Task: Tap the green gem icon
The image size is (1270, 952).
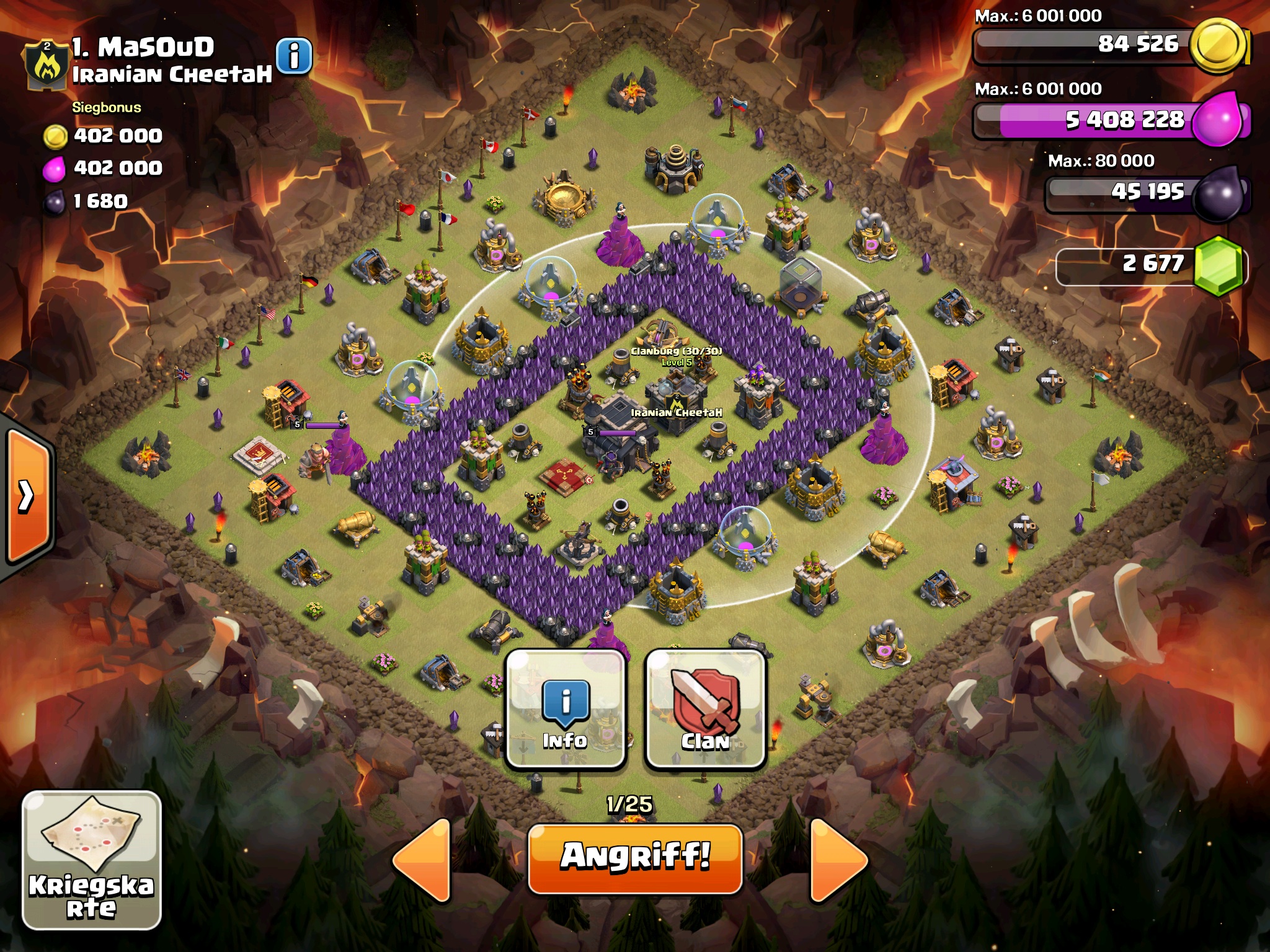Action: point(1218,265)
